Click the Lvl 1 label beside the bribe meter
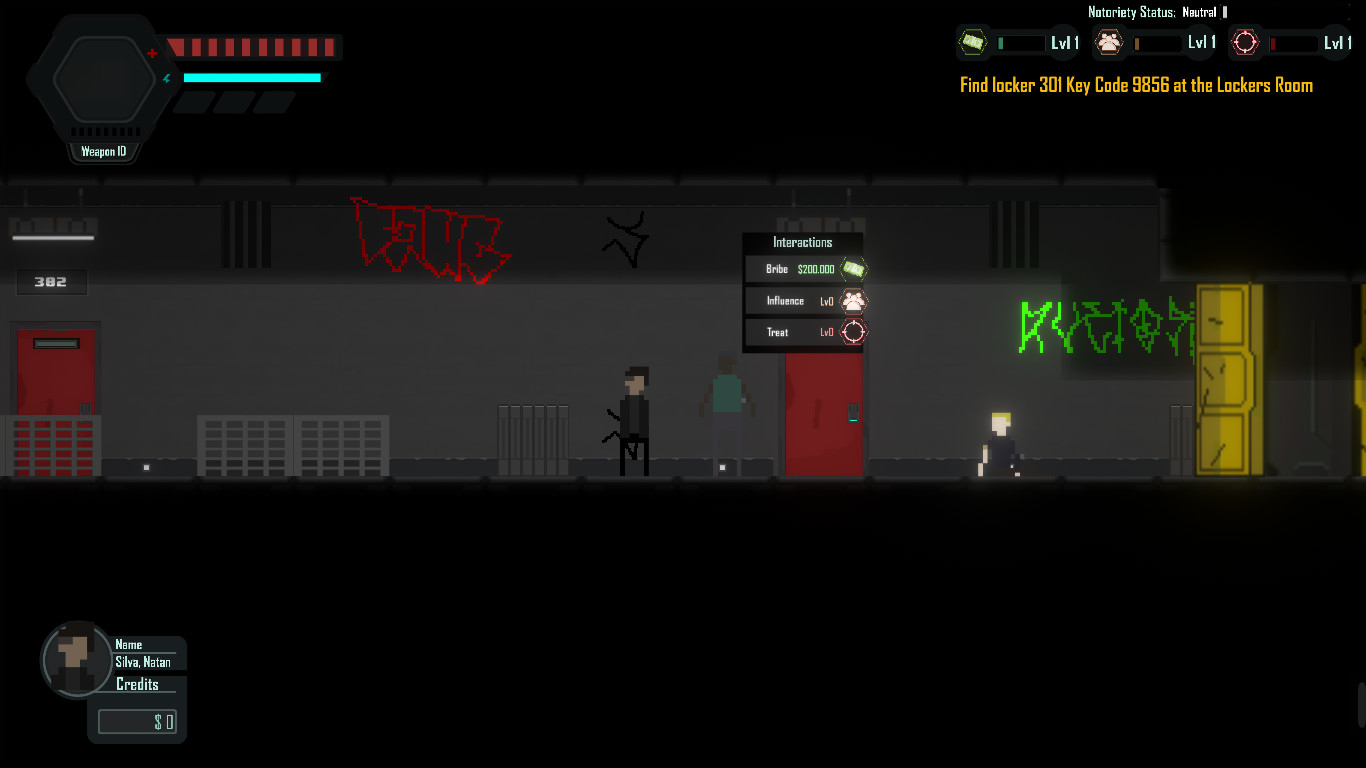1366x768 pixels. pyautogui.click(x=1063, y=43)
